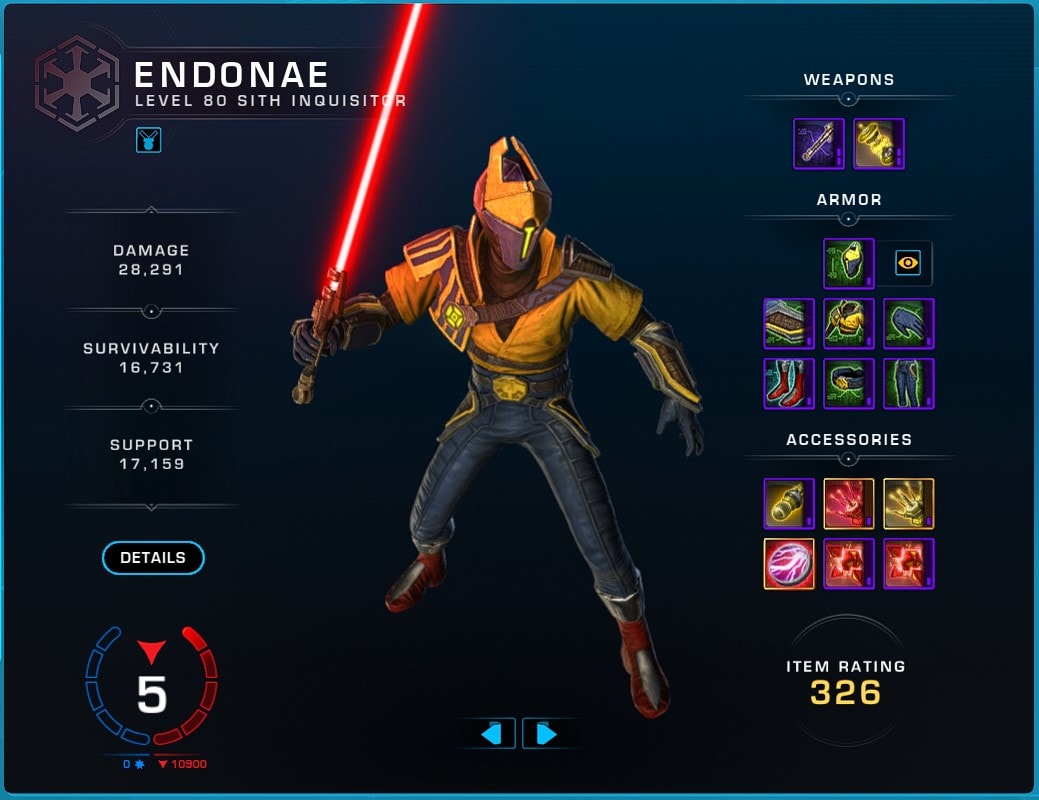The width and height of the screenshot is (1039, 800).
Task: Click the blue medal icon under the name
Action: [x=149, y=140]
